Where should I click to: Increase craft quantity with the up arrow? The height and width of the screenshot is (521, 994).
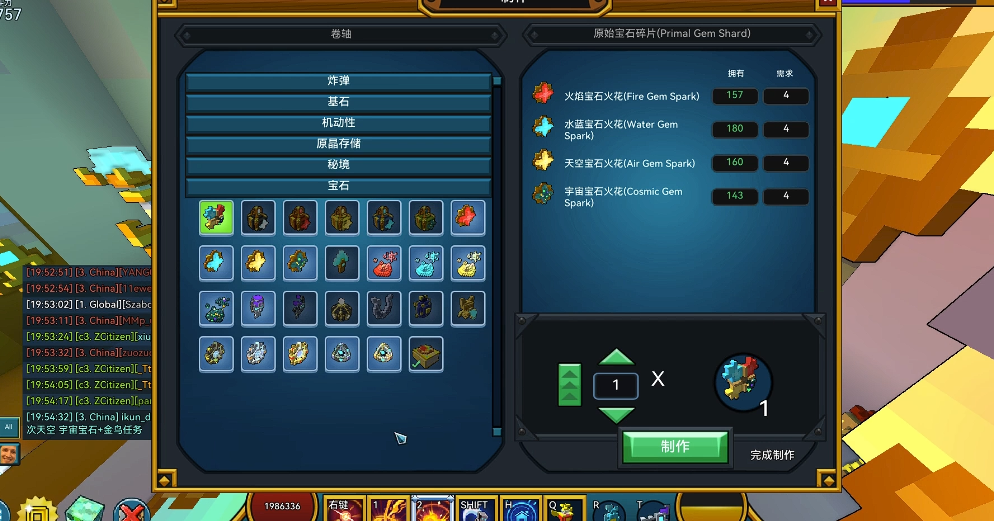point(616,359)
